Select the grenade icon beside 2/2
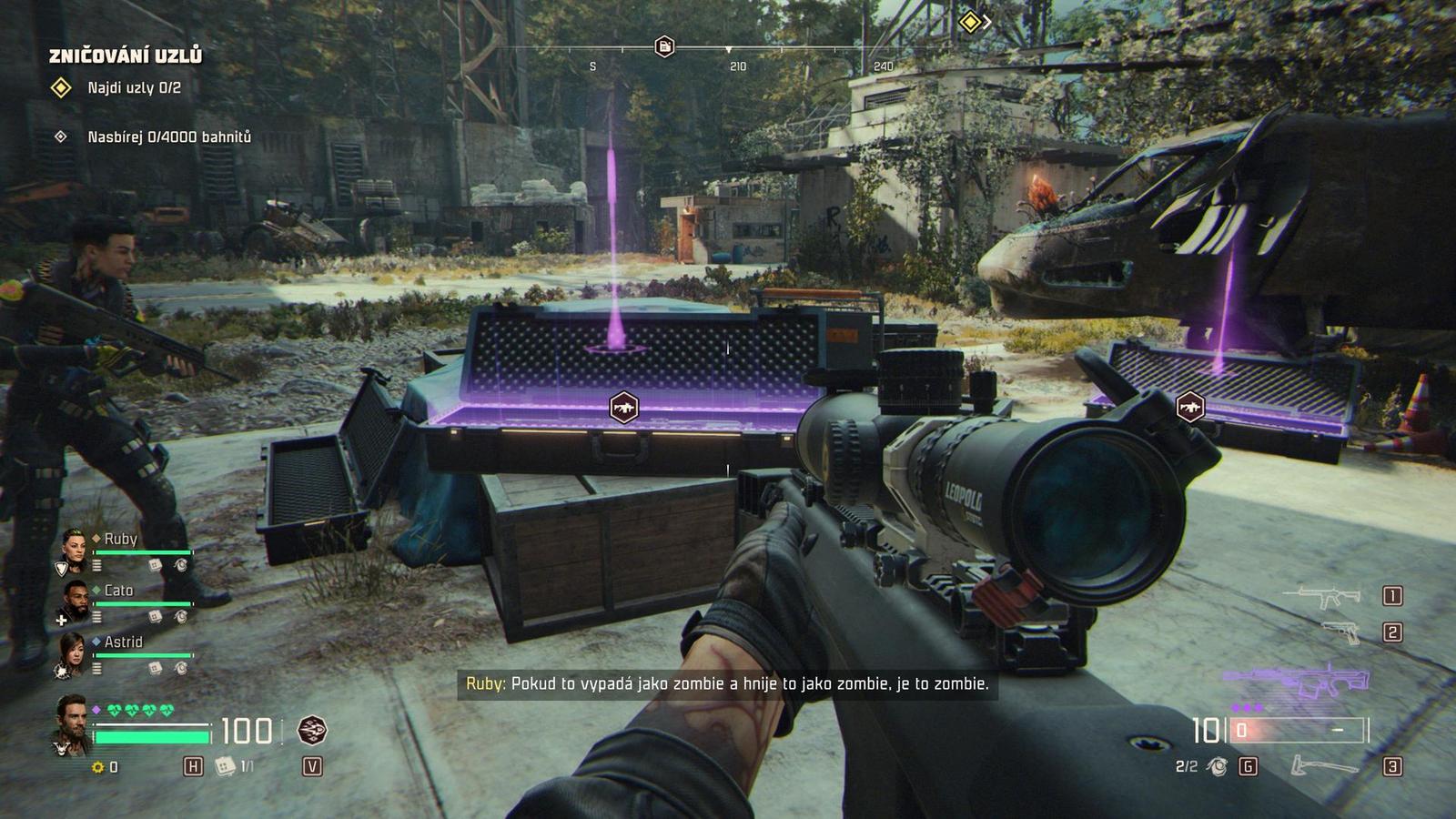This screenshot has height=819, width=1456. point(1217,767)
